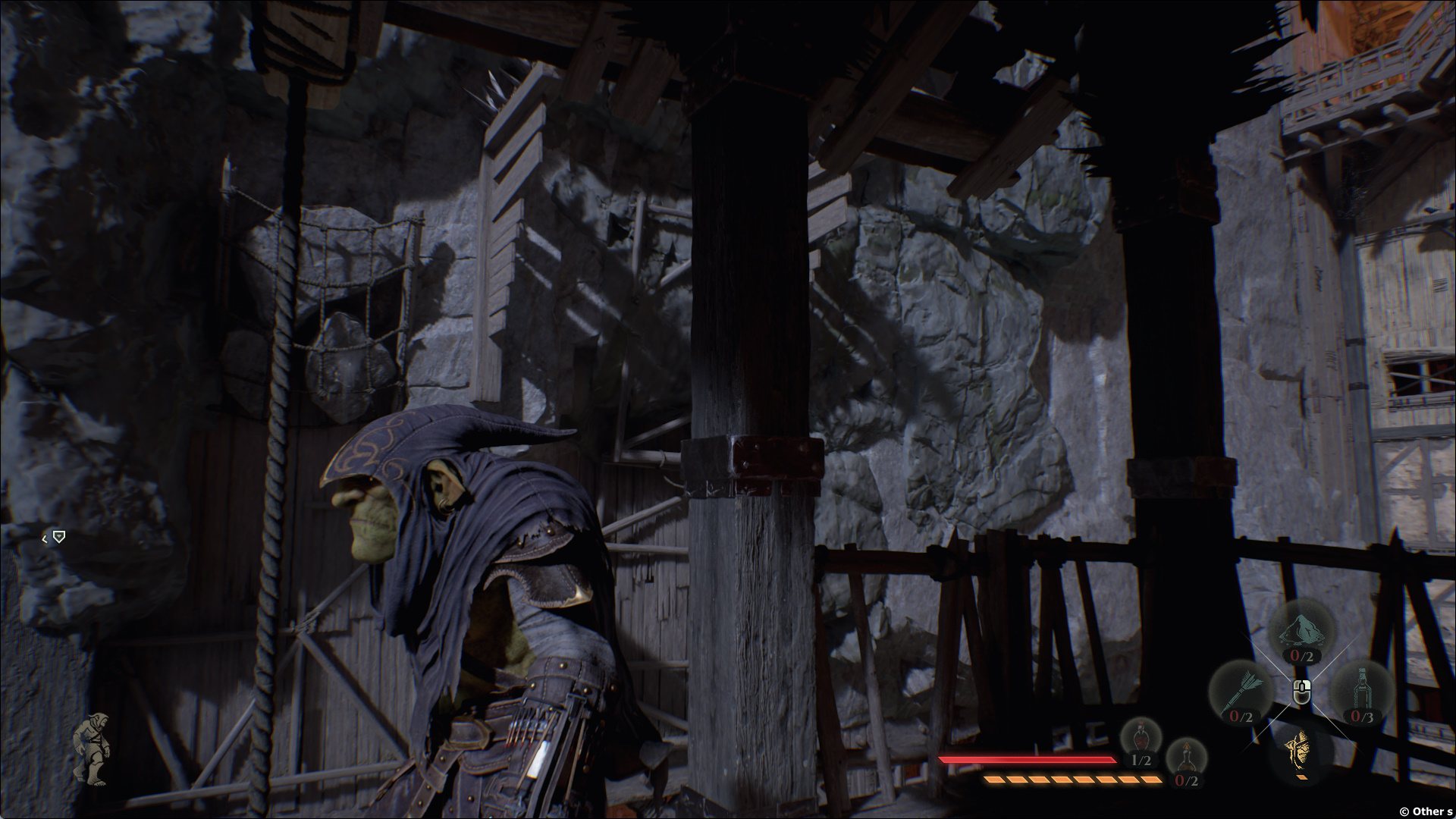This screenshot has width=1456, height=819.
Task: Click the goblin stance indicator icon
Action: pyautogui.click(x=90, y=748)
